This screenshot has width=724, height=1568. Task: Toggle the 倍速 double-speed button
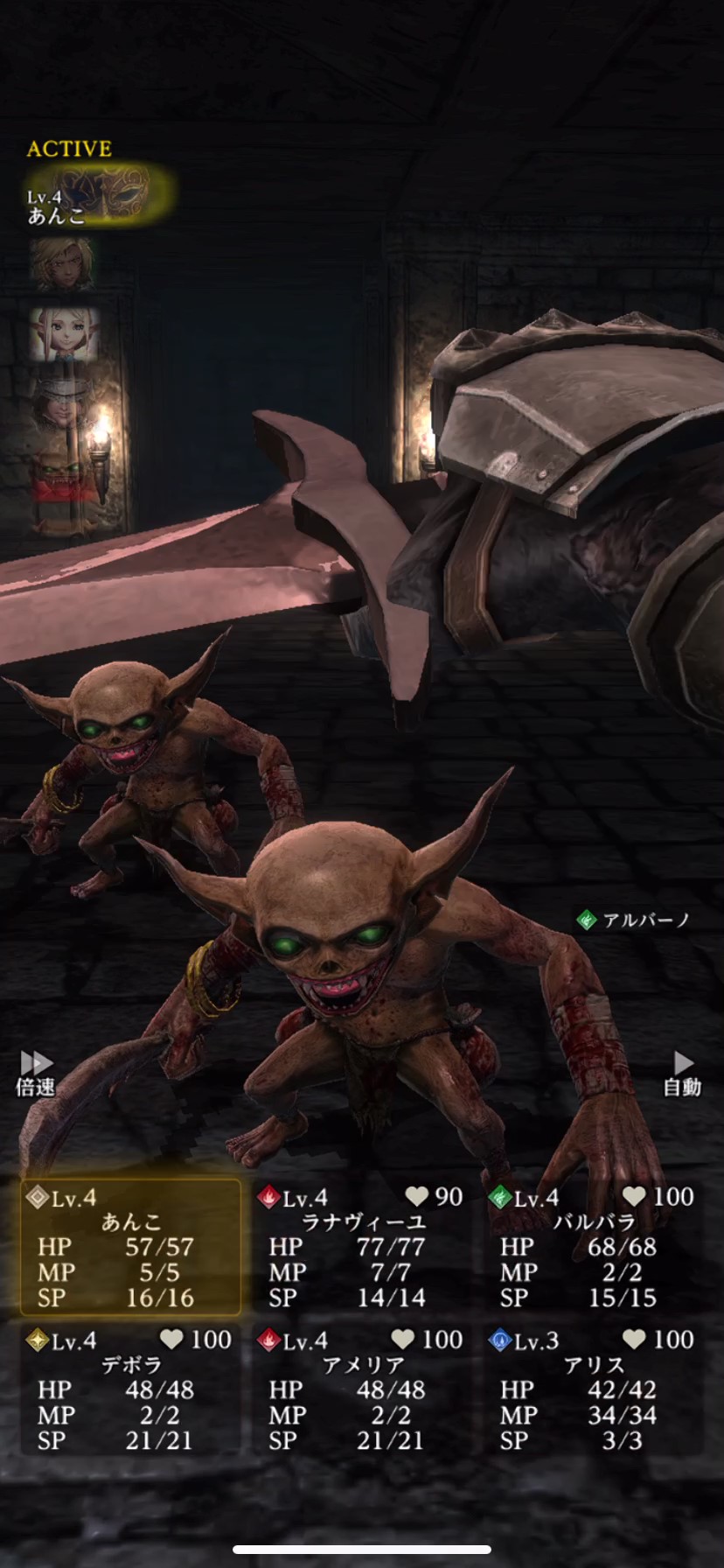point(36,1074)
